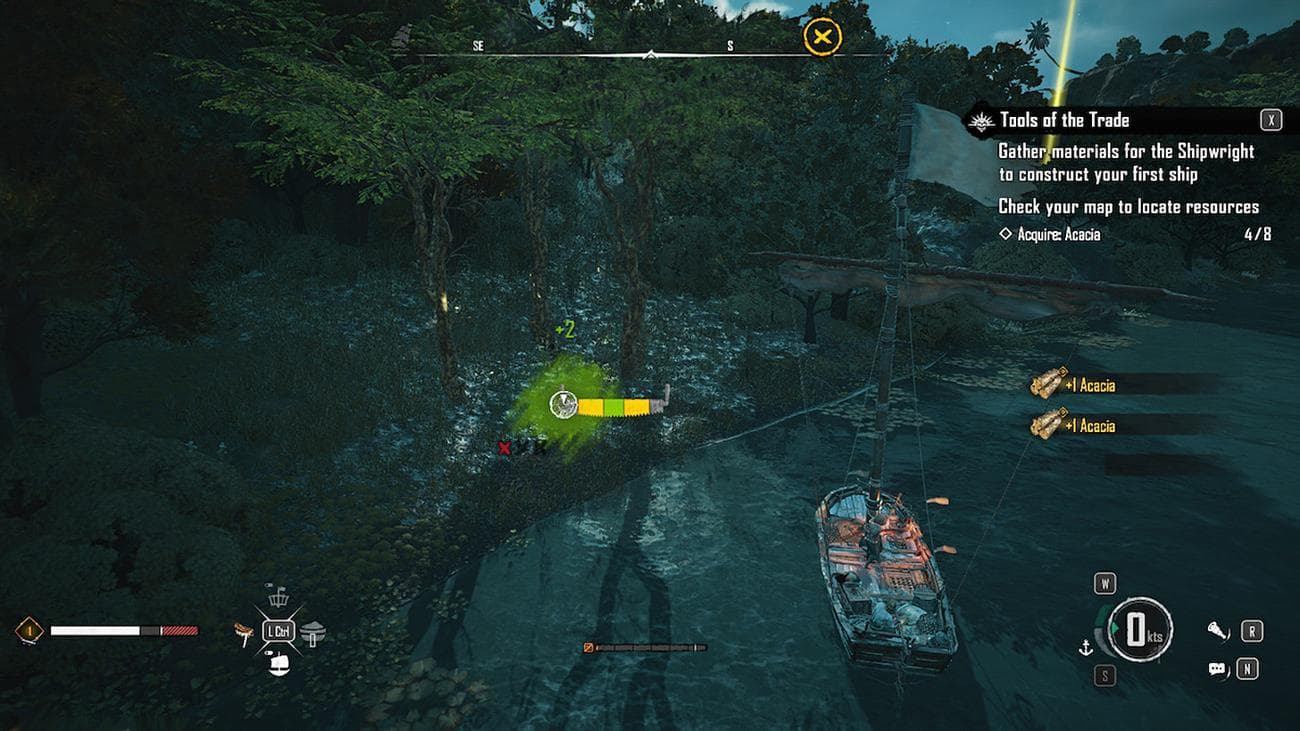Select the Acquire: Acacia objective line
The width and height of the screenshot is (1300, 731).
[1050, 234]
